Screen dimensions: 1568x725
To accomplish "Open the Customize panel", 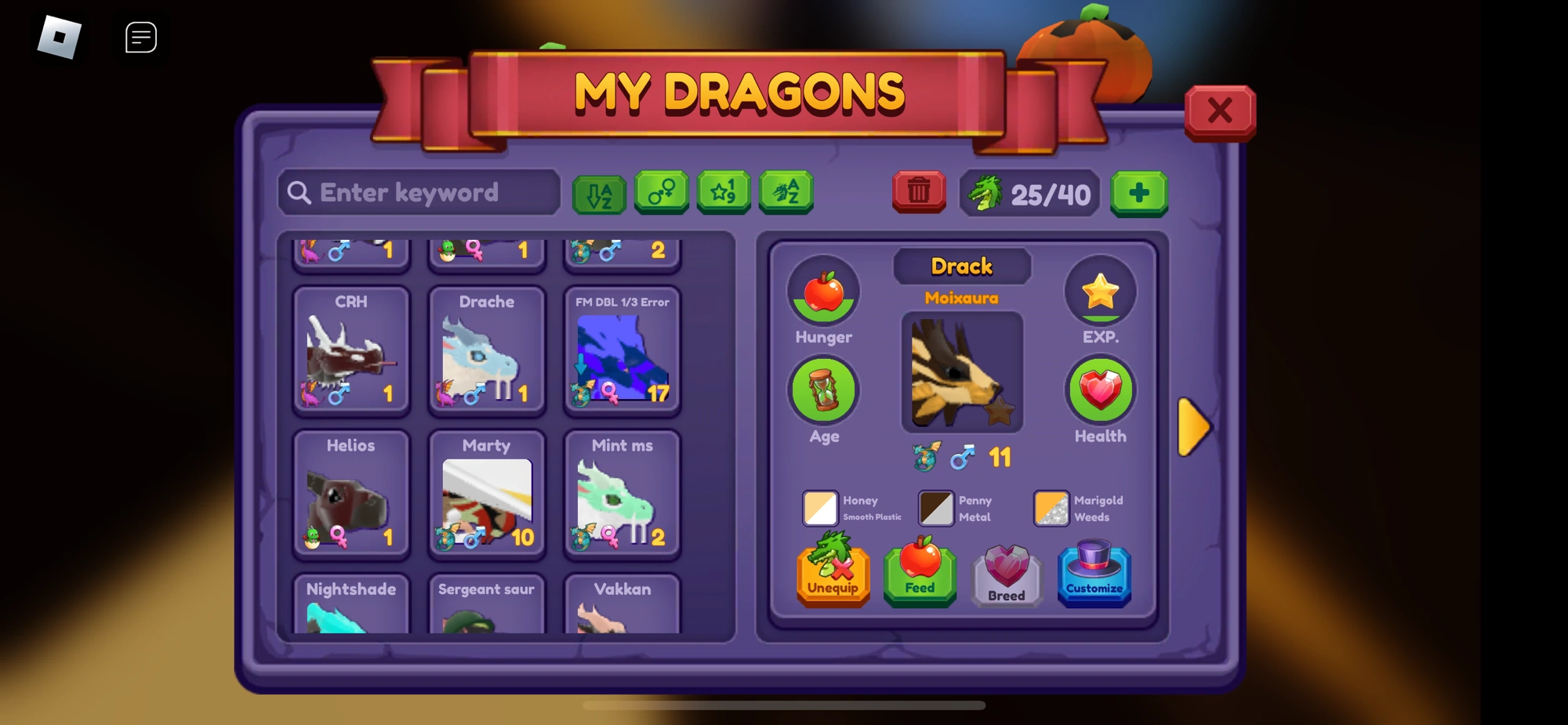I will pos(1094,575).
